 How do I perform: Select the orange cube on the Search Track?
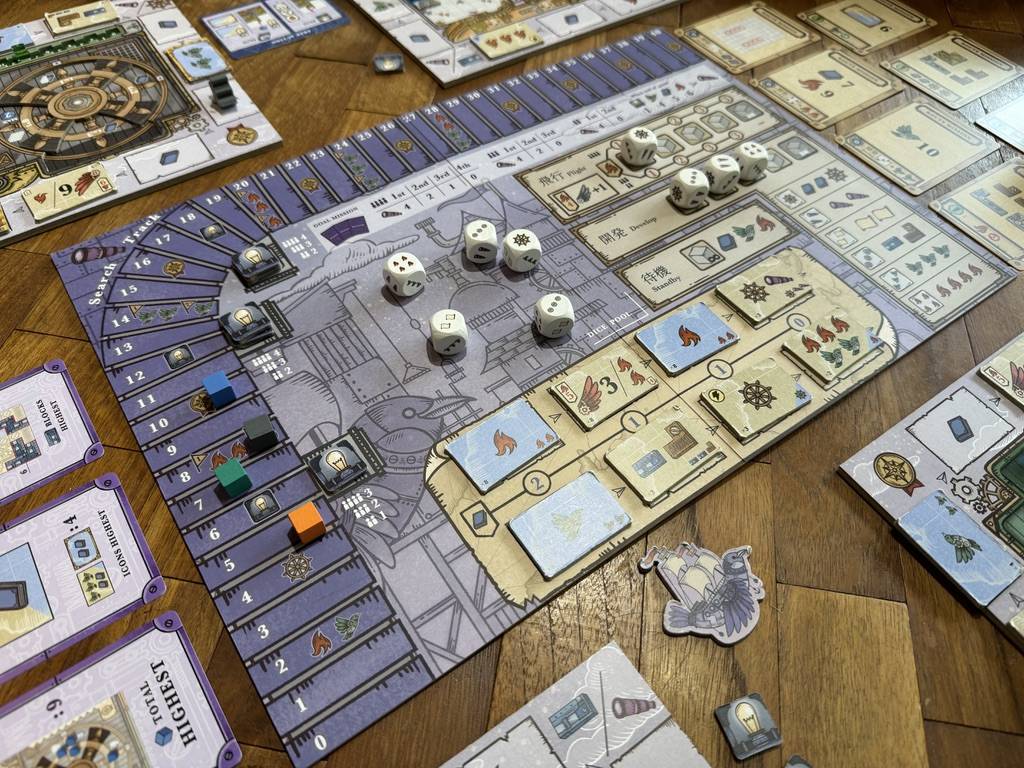[x=306, y=522]
